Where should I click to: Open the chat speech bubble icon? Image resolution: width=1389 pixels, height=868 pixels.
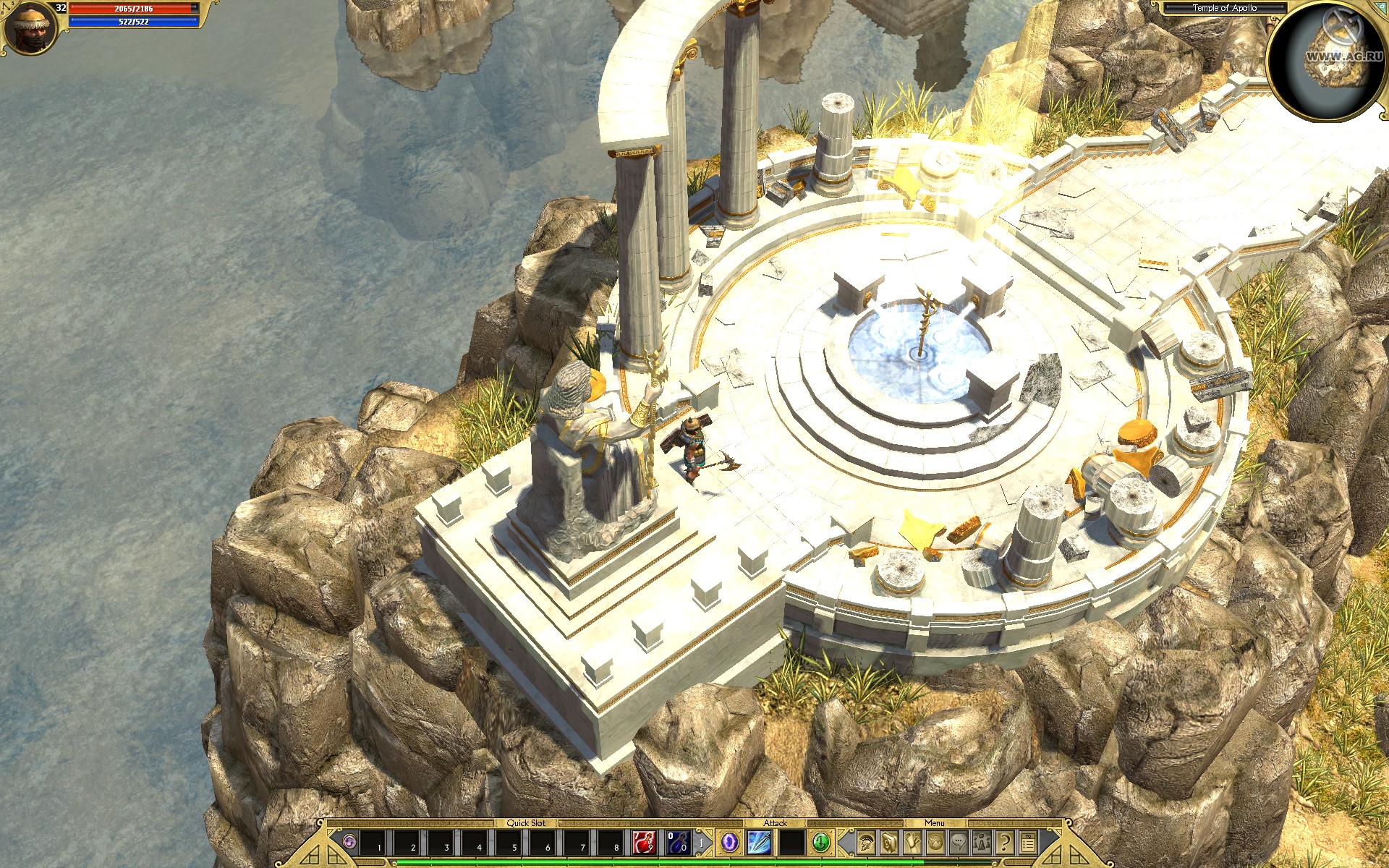coord(958,843)
